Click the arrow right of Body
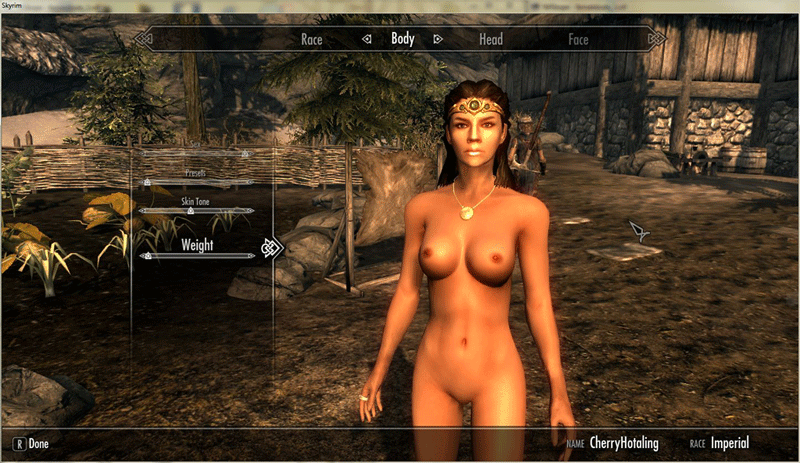The width and height of the screenshot is (800, 463). (x=437, y=40)
